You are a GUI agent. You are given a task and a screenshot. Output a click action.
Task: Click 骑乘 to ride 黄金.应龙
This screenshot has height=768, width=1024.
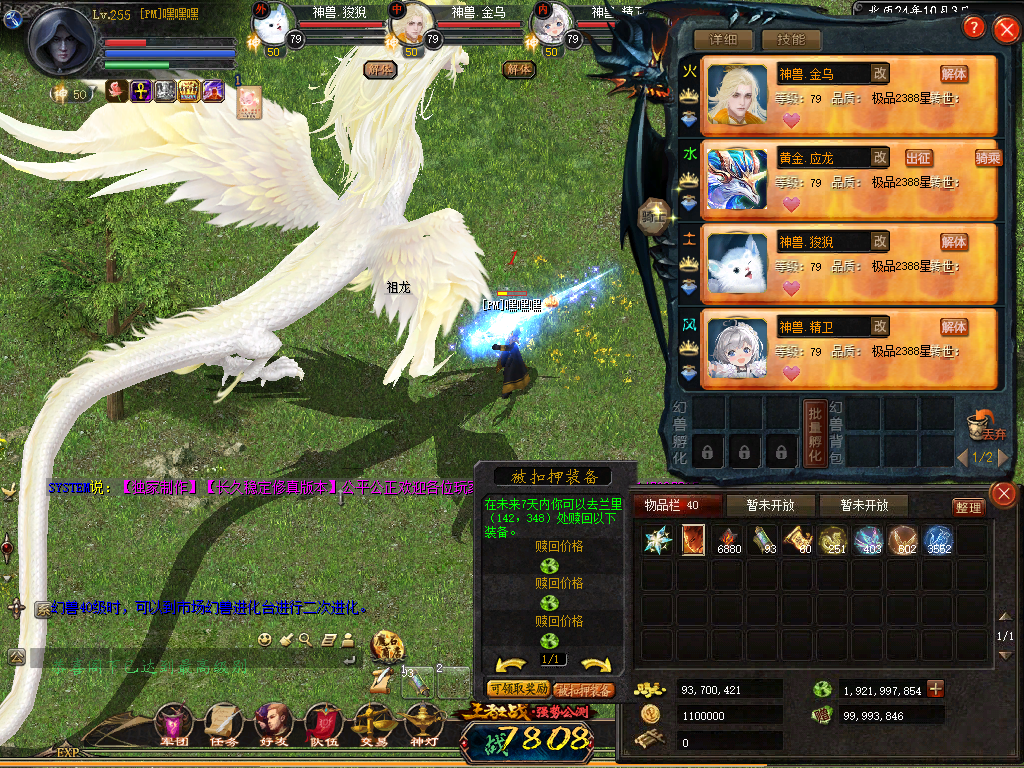[987, 158]
